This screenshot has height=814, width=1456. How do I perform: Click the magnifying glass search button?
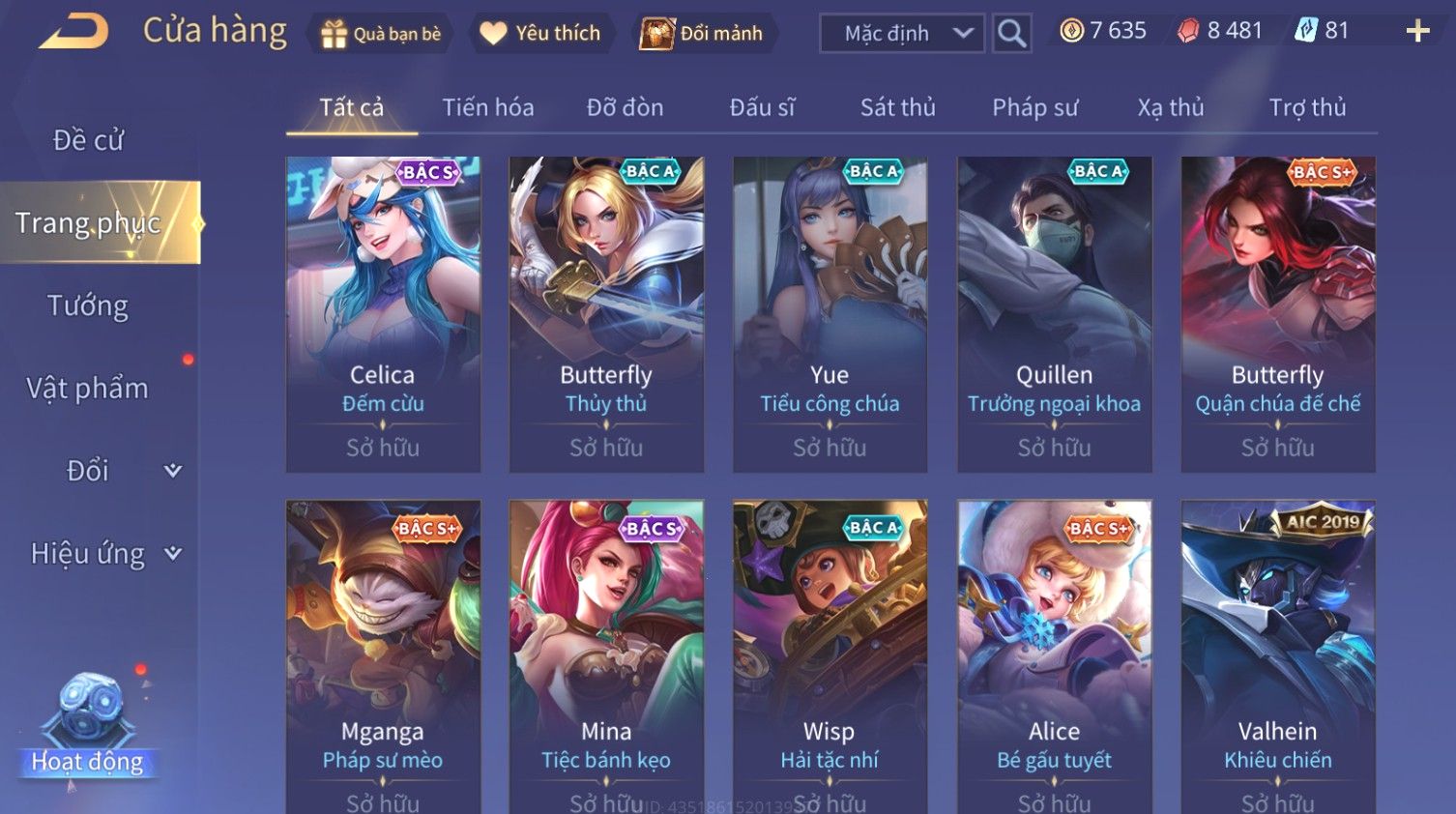coord(1011,34)
